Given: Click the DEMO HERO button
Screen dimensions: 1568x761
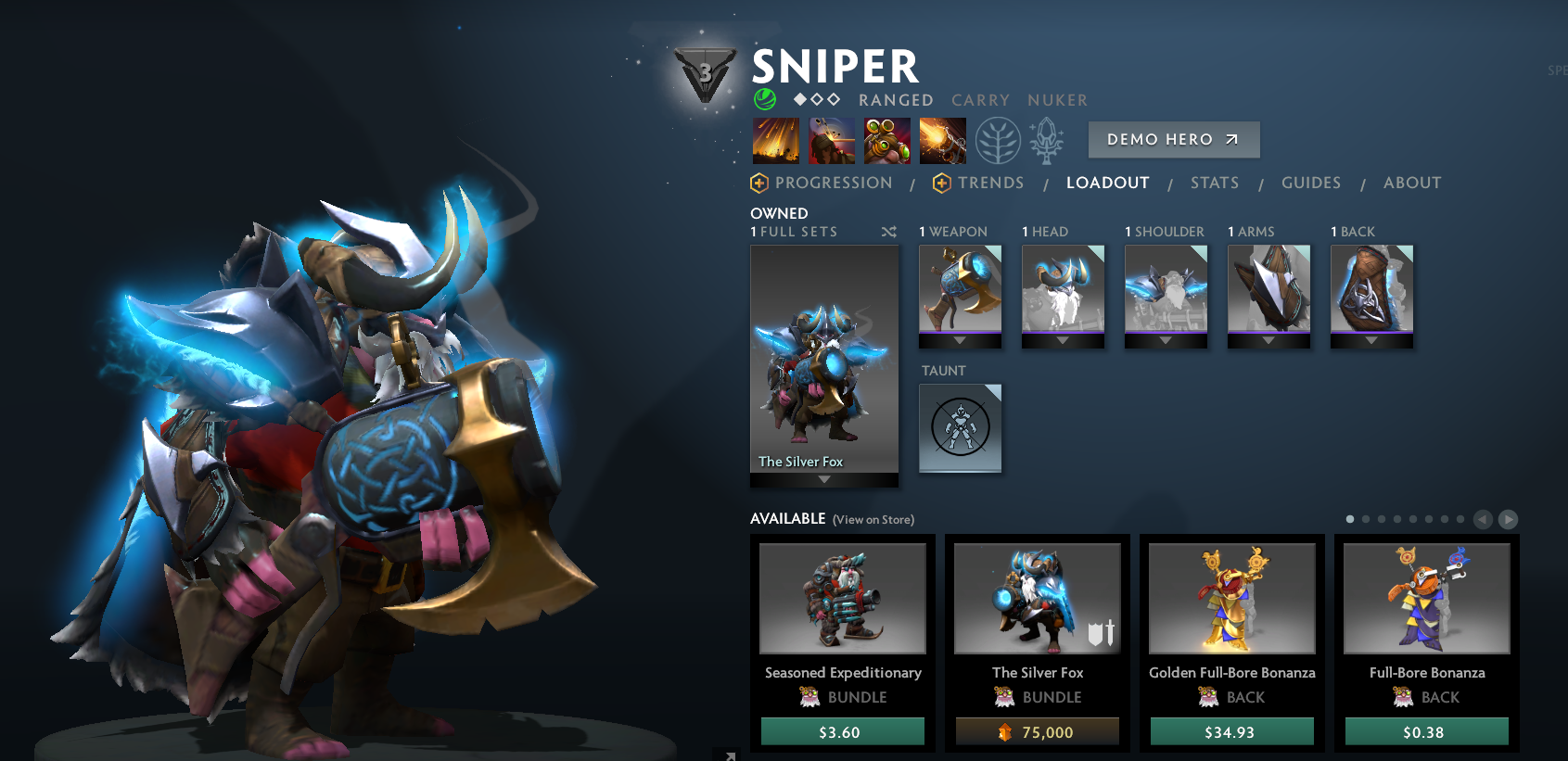Looking at the screenshot, I should (1173, 139).
